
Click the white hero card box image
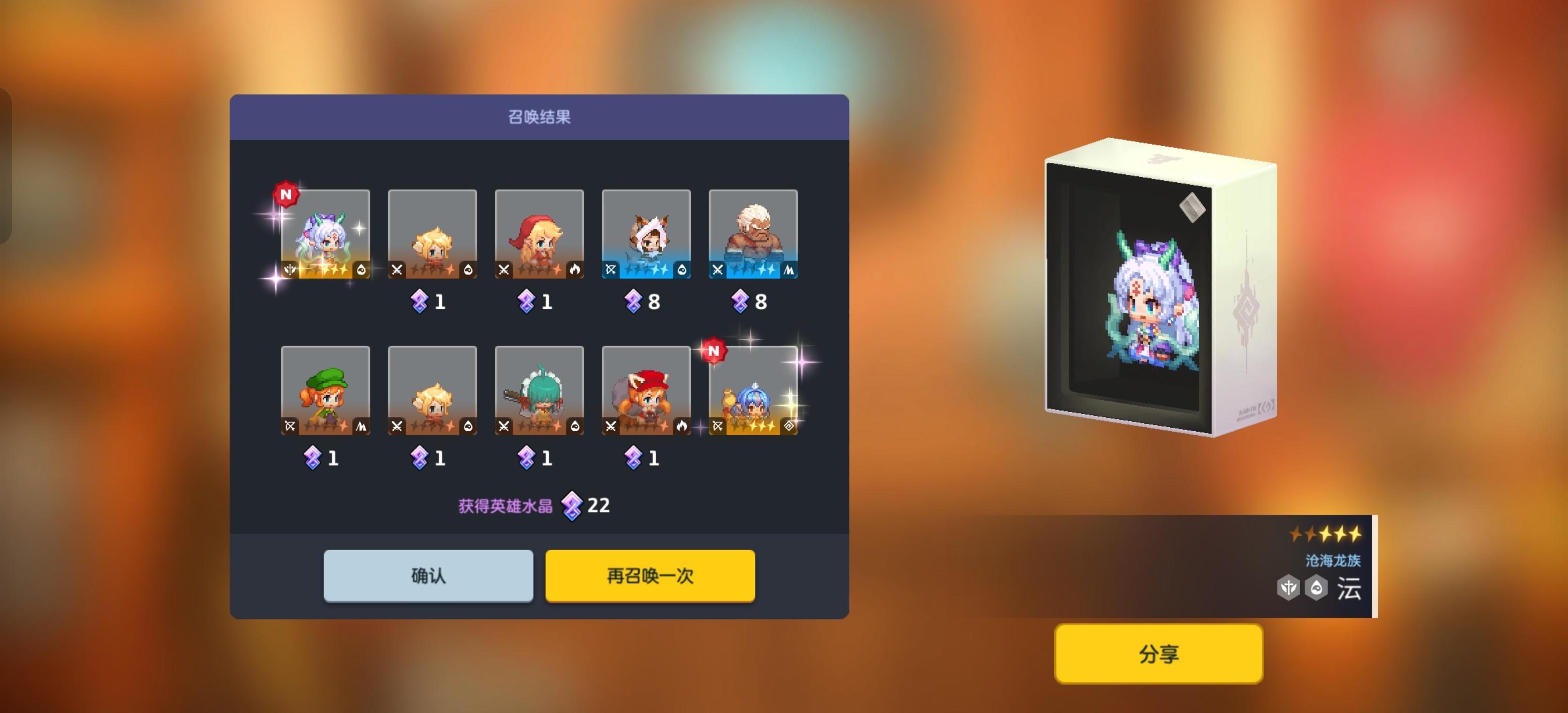1157,286
